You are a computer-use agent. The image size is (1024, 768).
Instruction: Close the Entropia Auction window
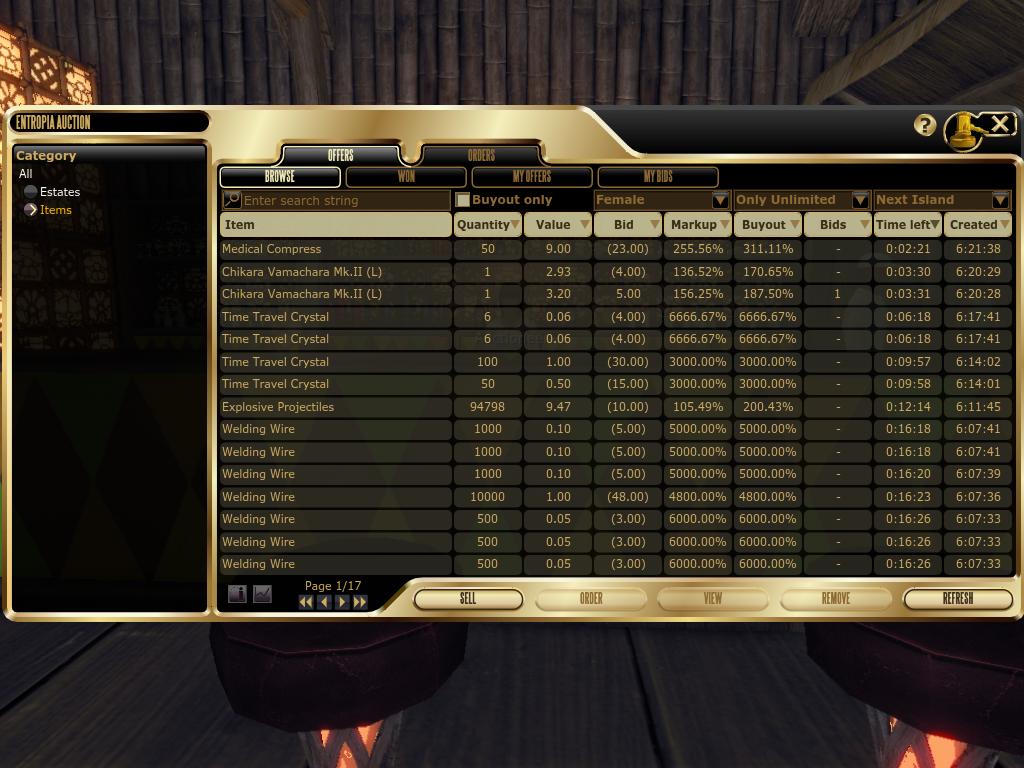[x=999, y=123]
